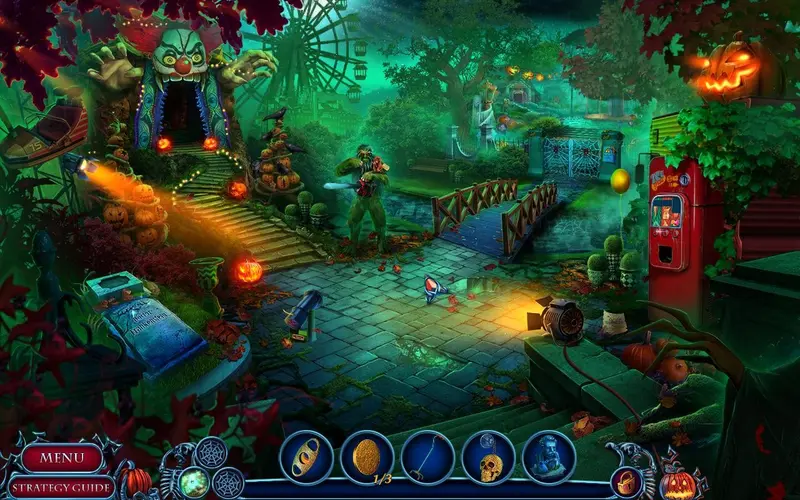This screenshot has width=800, height=500.
Task: Select the golden skull inventory item
Action: click(488, 457)
